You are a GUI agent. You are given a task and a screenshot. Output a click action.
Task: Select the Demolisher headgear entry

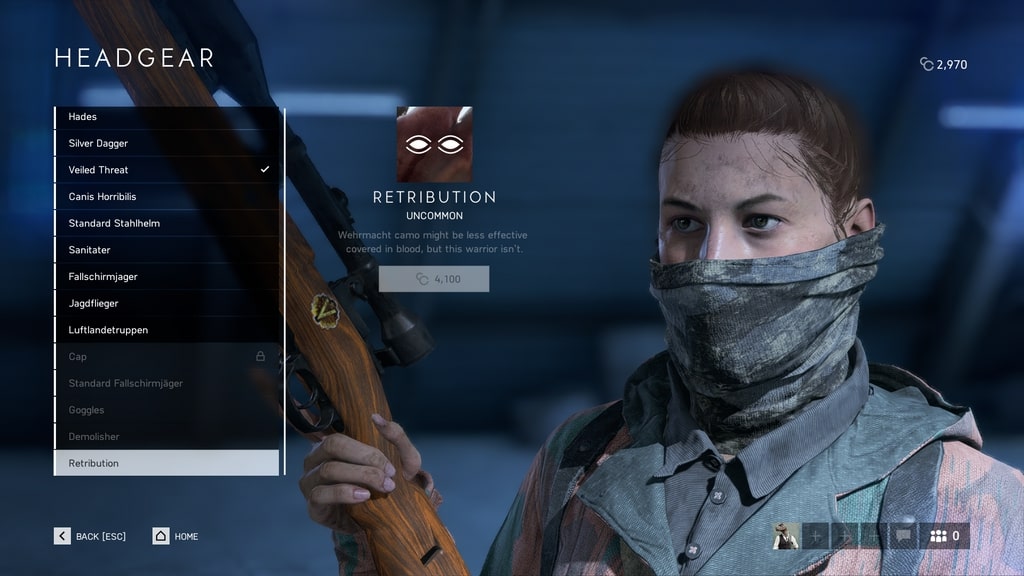click(x=166, y=437)
